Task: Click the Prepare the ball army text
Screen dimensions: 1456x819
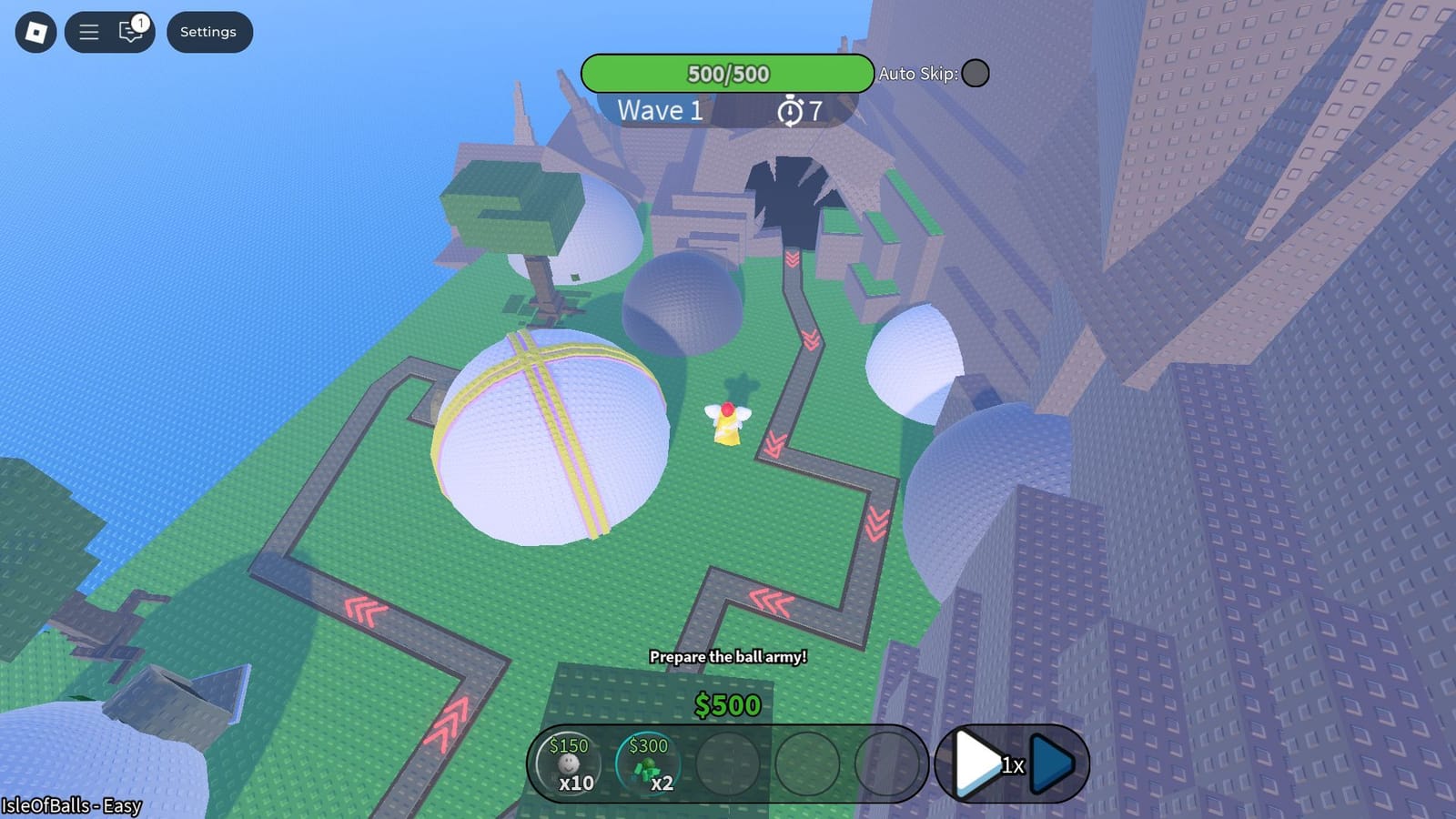Action: 729,656
